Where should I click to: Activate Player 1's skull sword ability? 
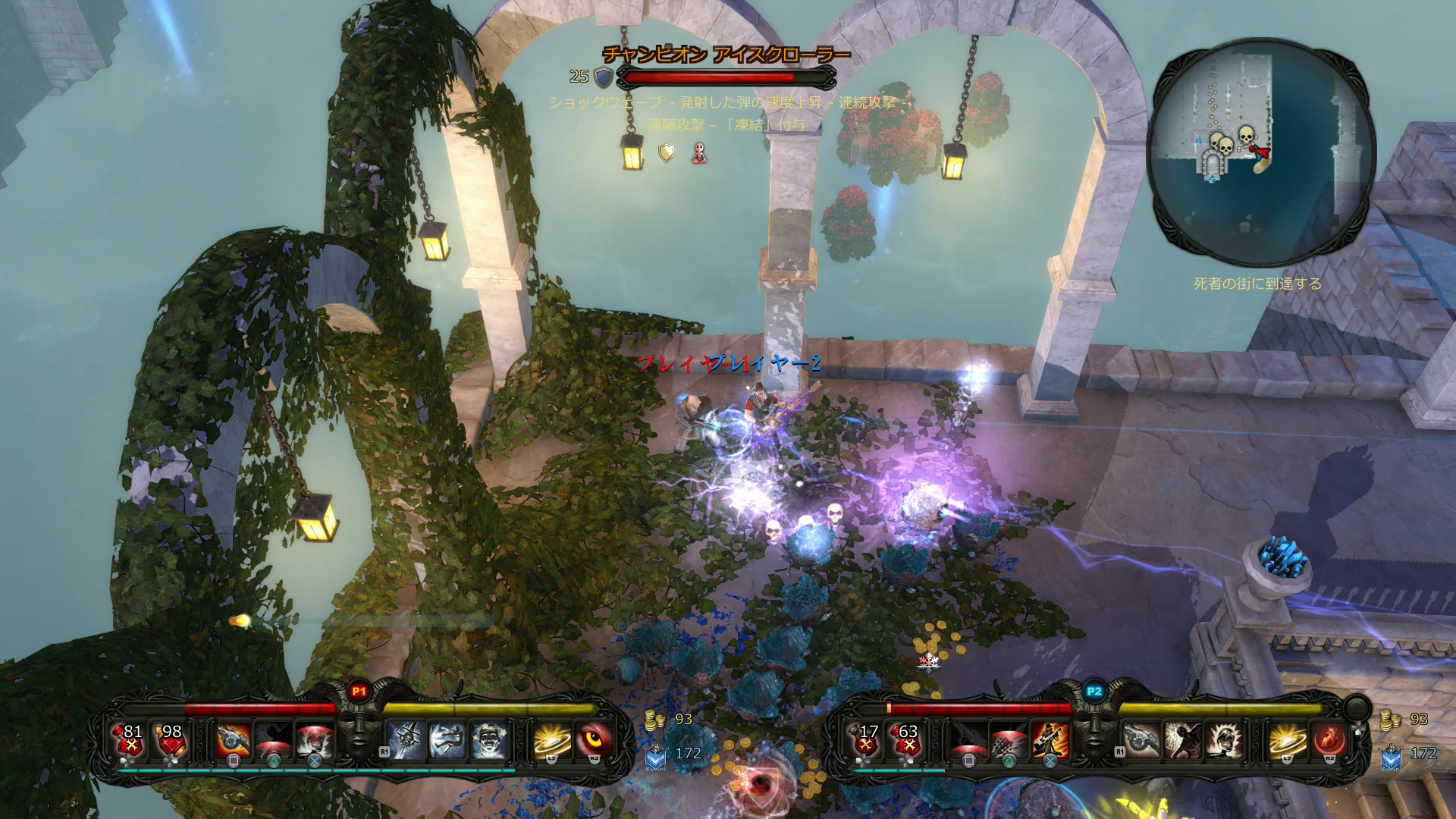(x=406, y=740)
